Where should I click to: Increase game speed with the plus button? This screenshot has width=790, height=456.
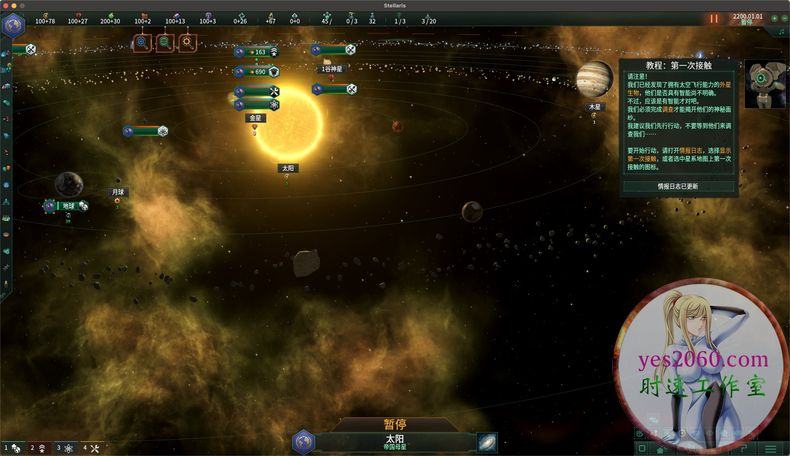click(x=774, y=19)
